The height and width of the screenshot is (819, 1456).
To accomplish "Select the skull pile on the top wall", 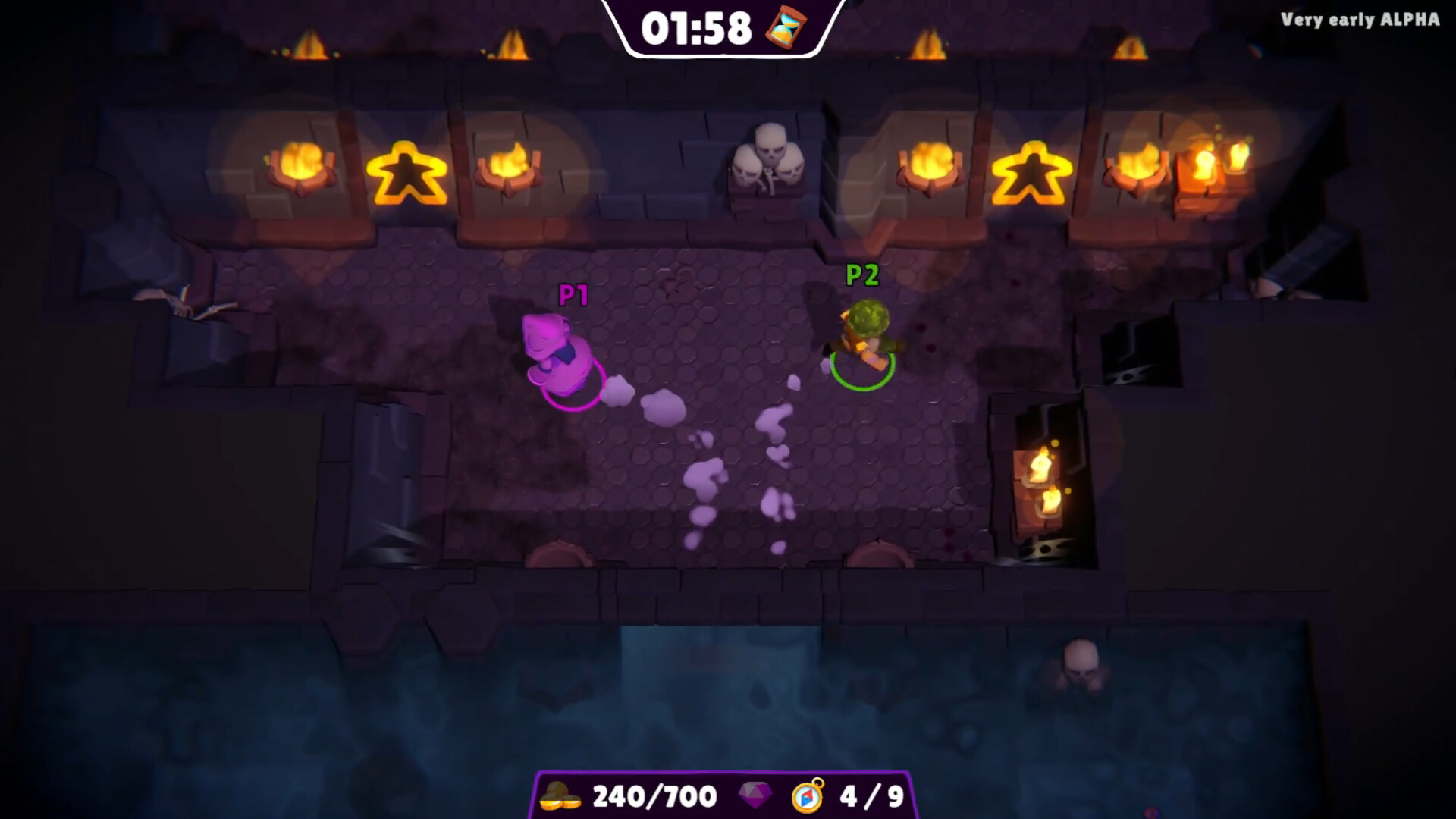I will pyautogui.click(x=768, y=158).
